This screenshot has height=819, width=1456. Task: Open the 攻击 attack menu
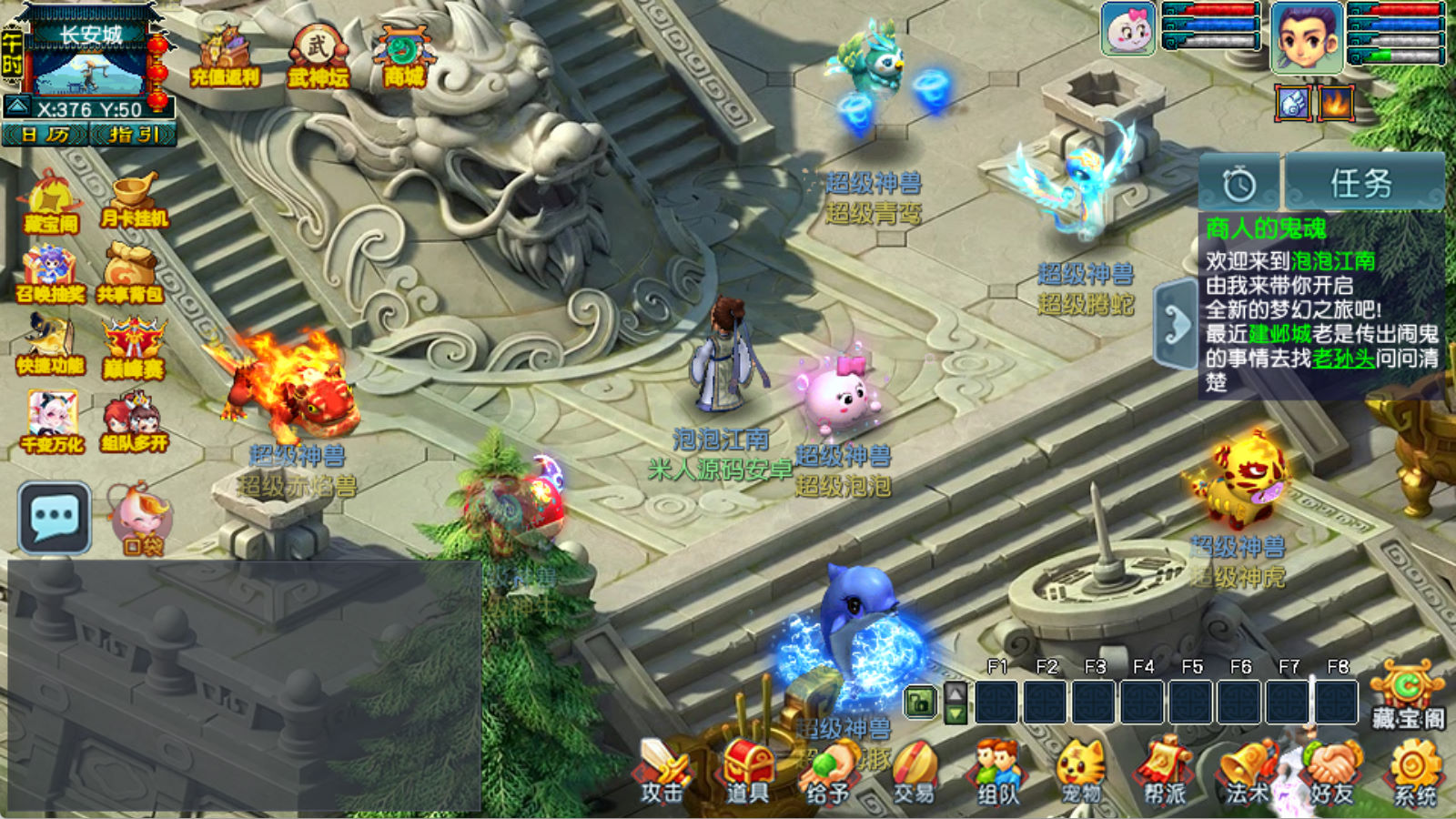pos(662,772)
